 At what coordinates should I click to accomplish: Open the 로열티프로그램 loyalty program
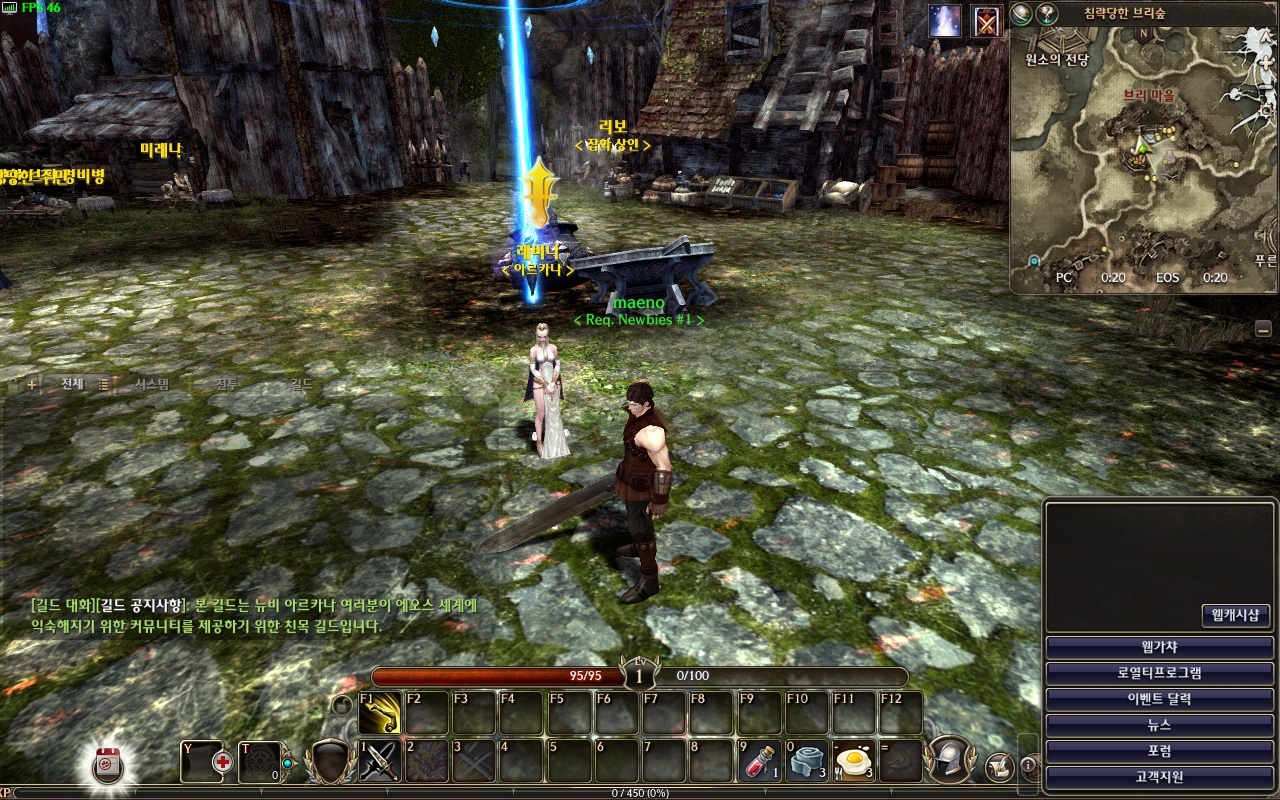pyautogui.click(x=1159, y=673)
